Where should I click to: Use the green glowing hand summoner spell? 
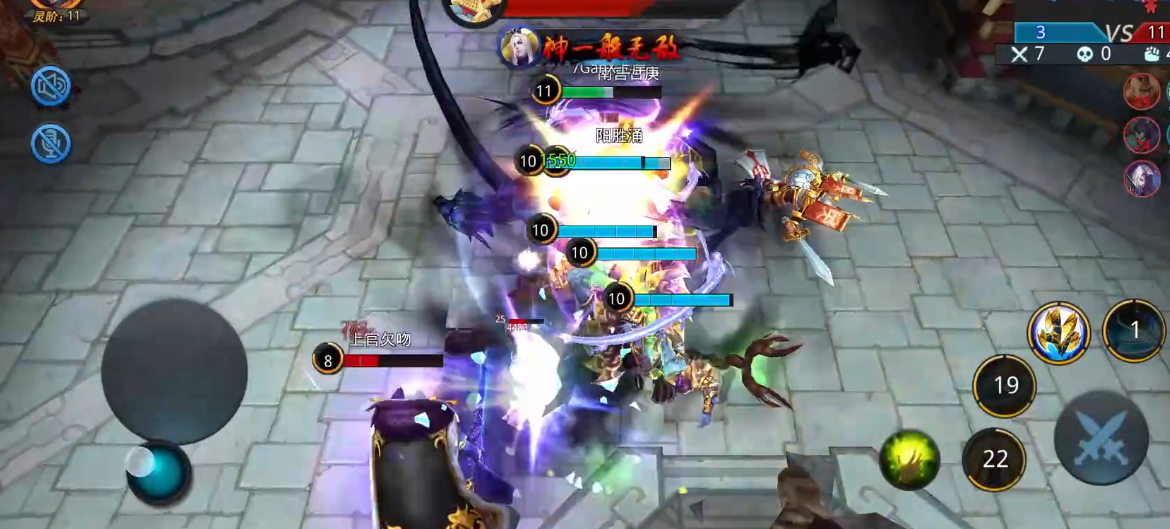pyautogui.click(x=909, y=461)
